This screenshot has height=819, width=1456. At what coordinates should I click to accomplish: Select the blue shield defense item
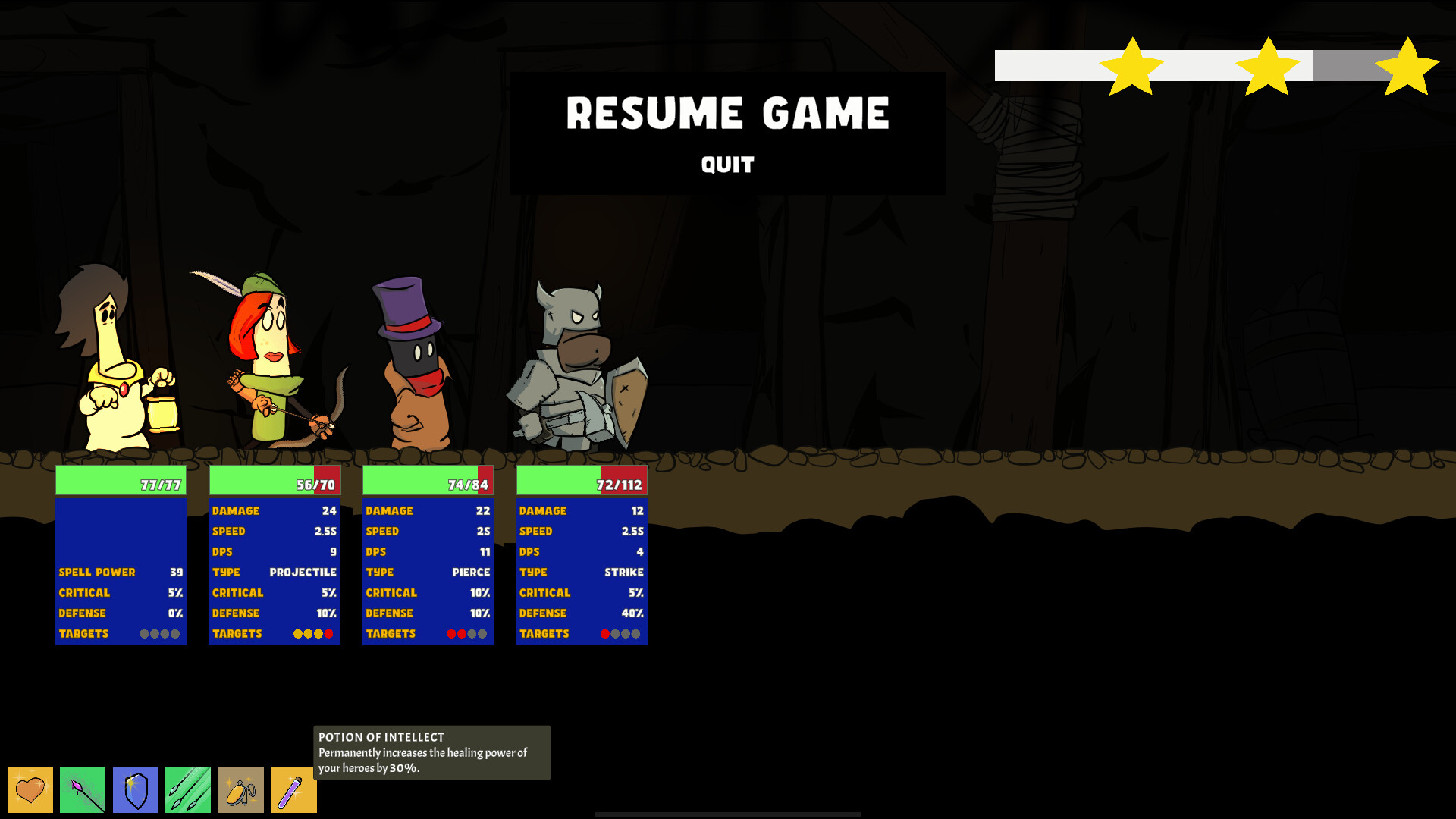pos(135,789)
